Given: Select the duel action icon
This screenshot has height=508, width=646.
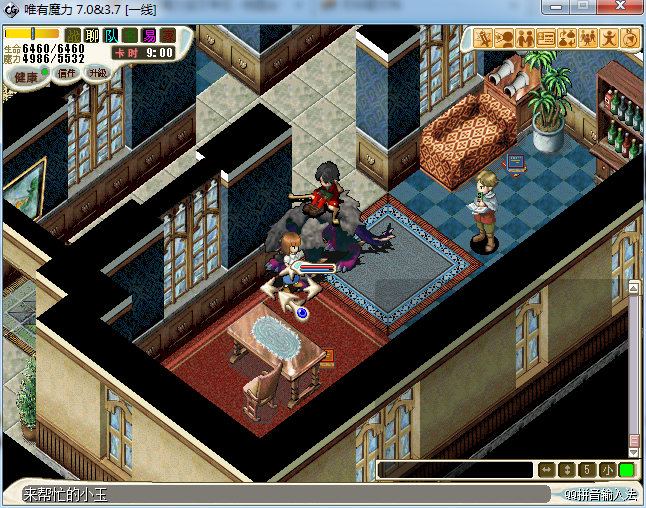Looking at the screenshot, I should [484, 38].
